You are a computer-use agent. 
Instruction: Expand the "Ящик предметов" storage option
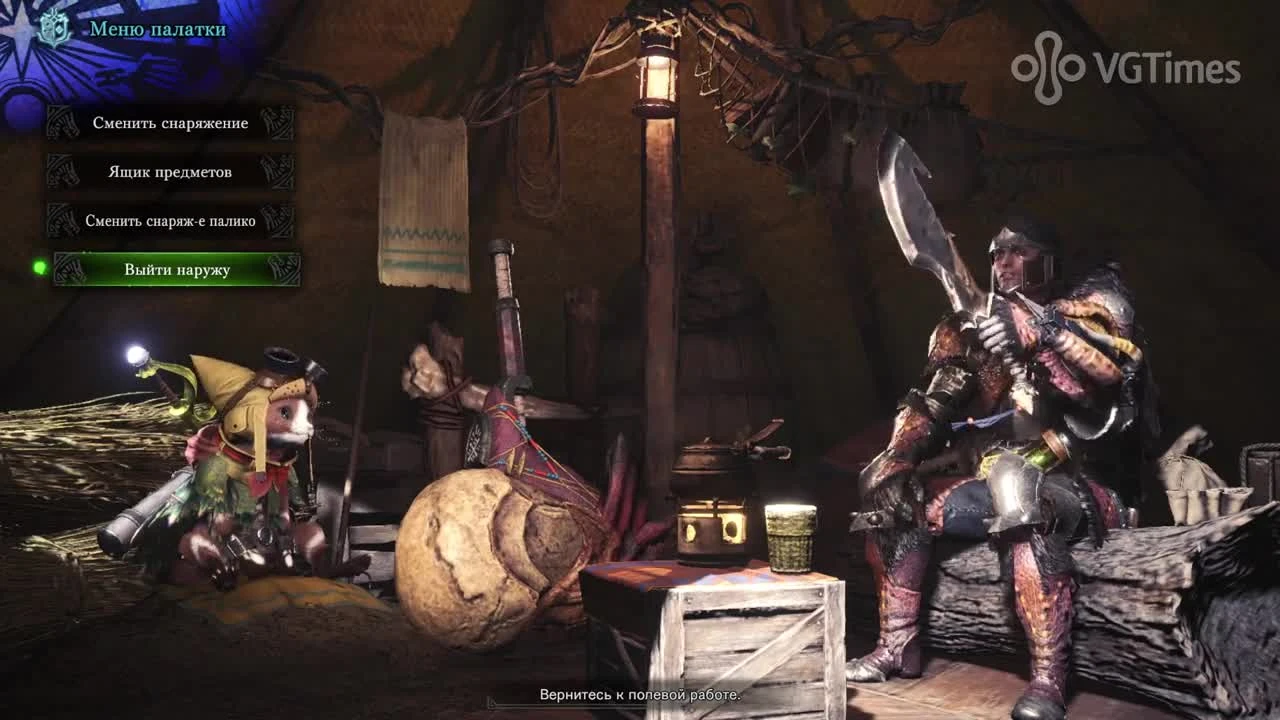coord(168,172)
